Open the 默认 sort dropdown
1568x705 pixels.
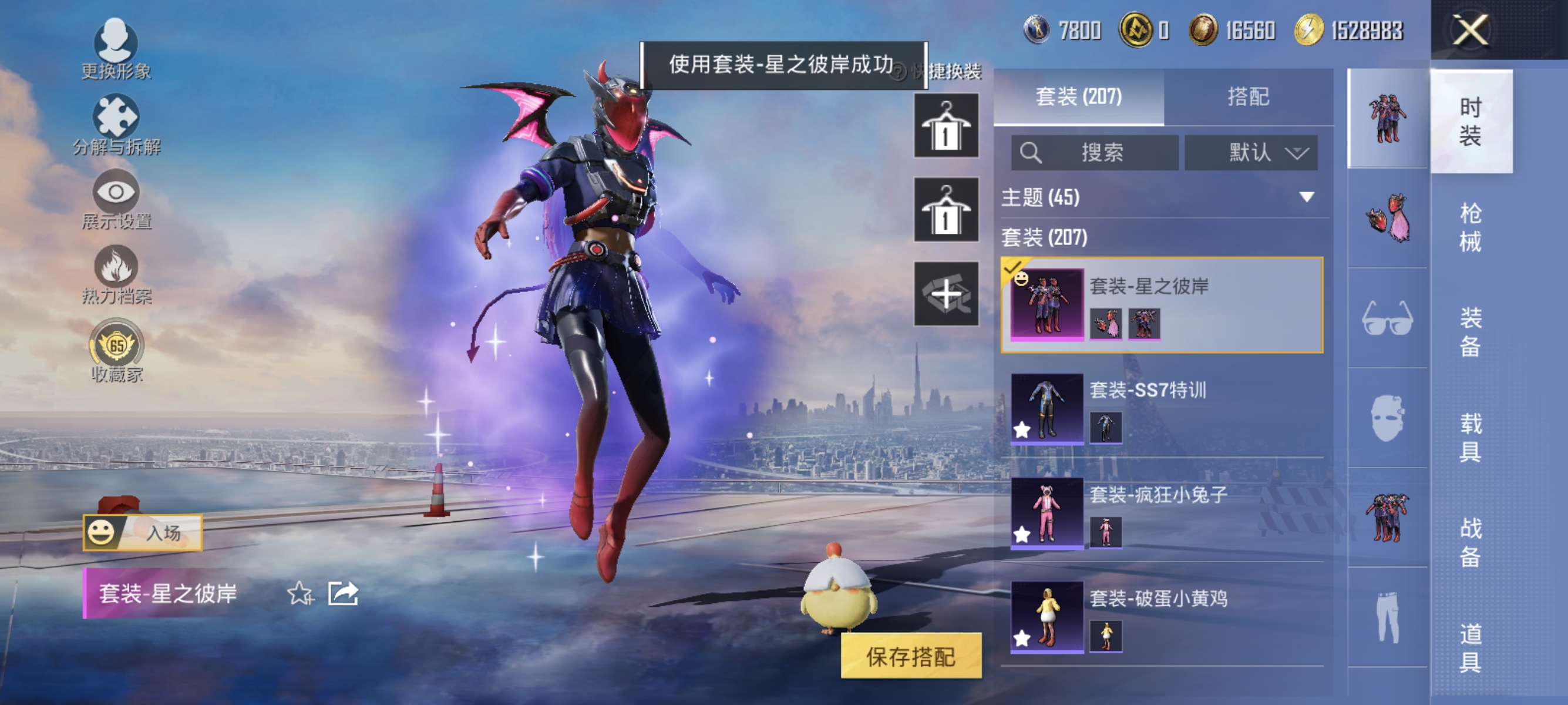tap(1252, 152)
